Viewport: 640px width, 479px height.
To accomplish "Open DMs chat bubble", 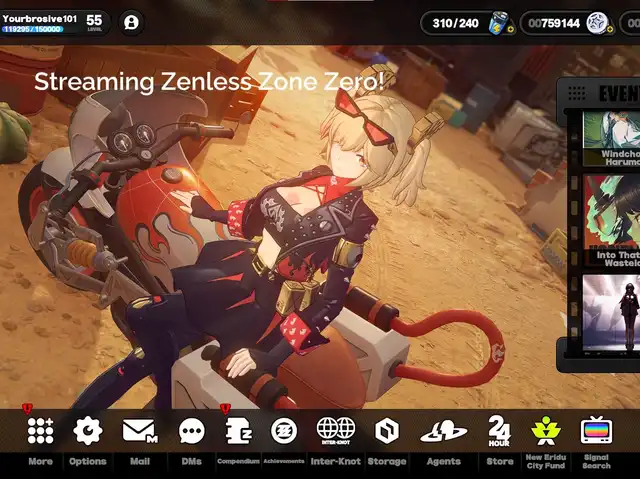I will pos(192,431).
